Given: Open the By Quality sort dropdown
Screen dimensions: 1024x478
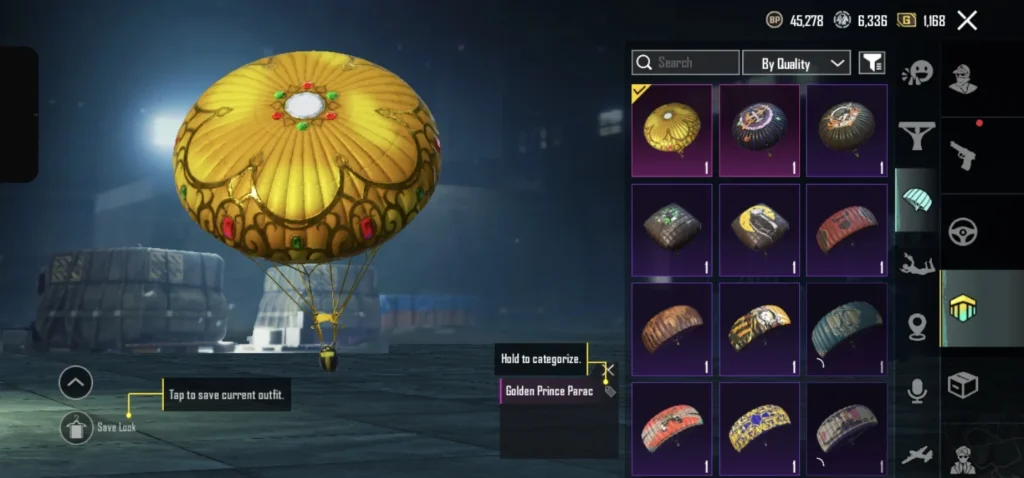Looking at the screenshot, I should (x=796, y=63).
